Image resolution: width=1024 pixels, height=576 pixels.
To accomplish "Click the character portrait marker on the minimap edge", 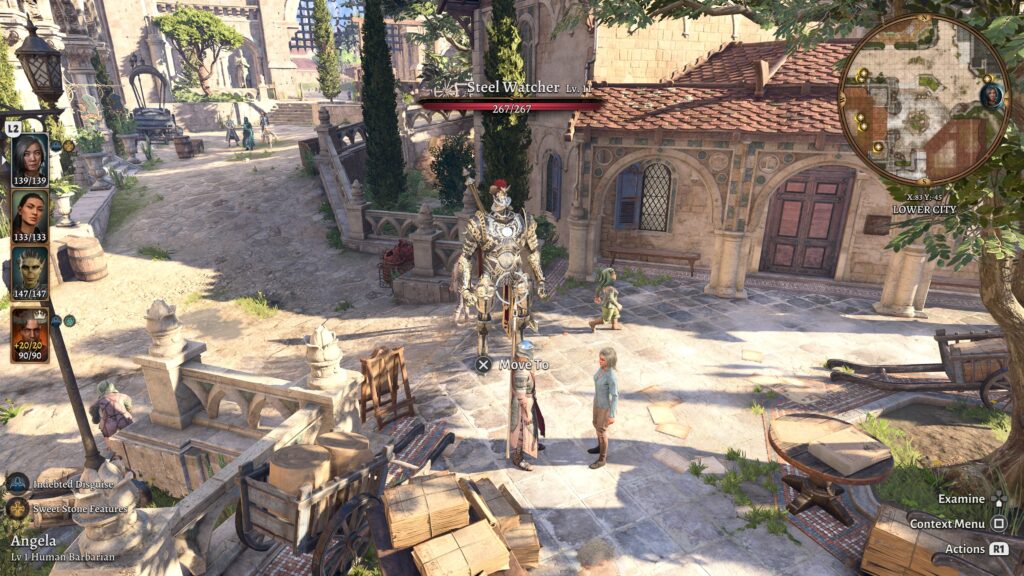I will (991, 95).
